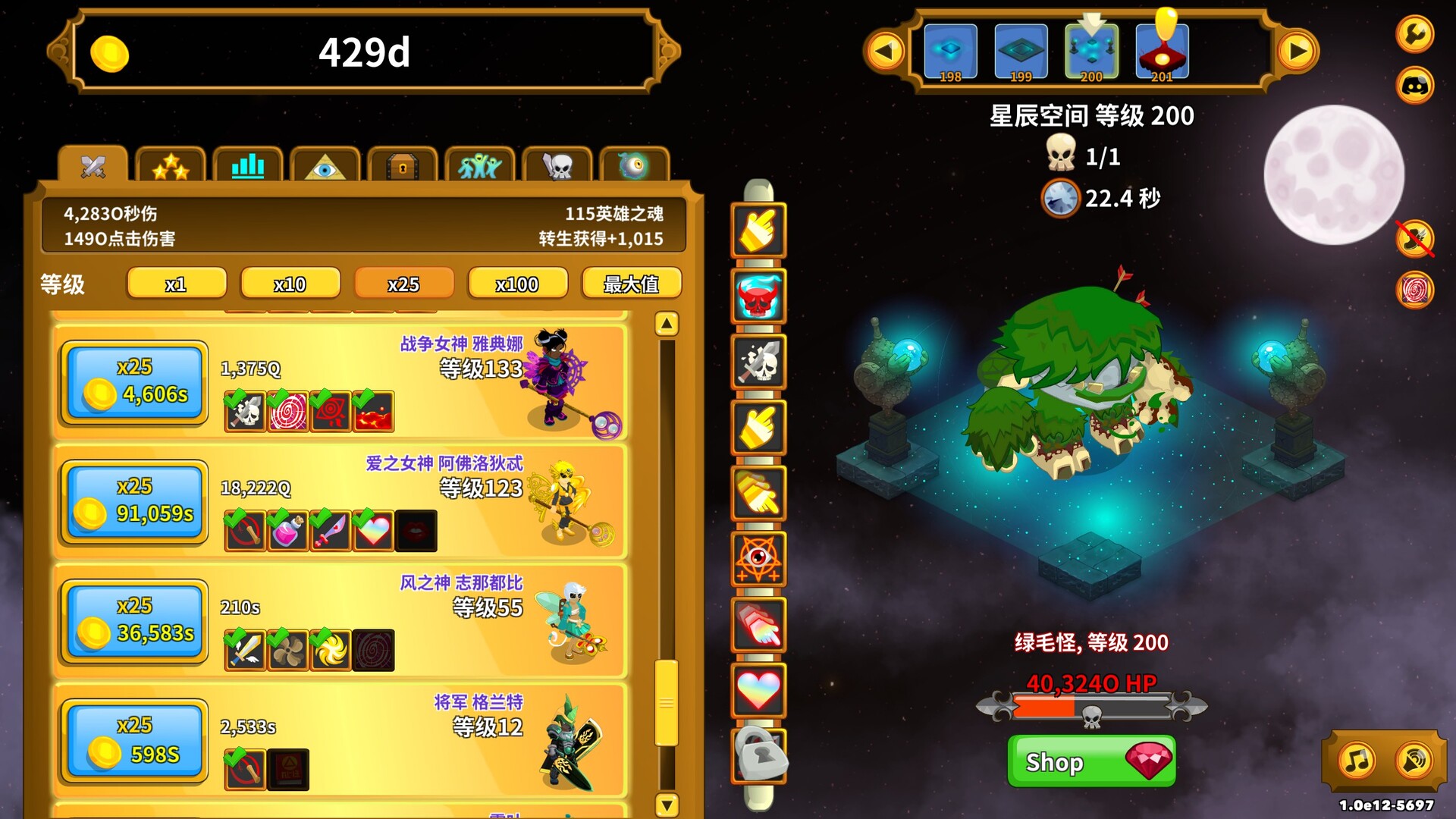Open the treasure chest tab
This screenshot has width=1456, height=819.
tap(403, 166)
